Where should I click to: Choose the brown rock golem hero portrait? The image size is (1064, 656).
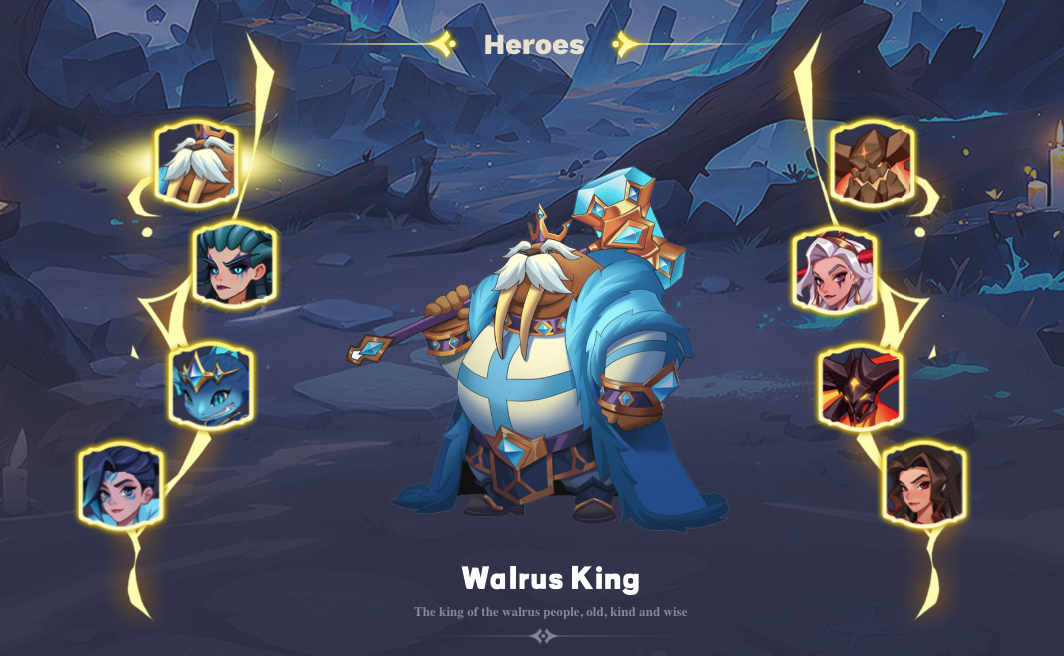(x=872, y=162)
